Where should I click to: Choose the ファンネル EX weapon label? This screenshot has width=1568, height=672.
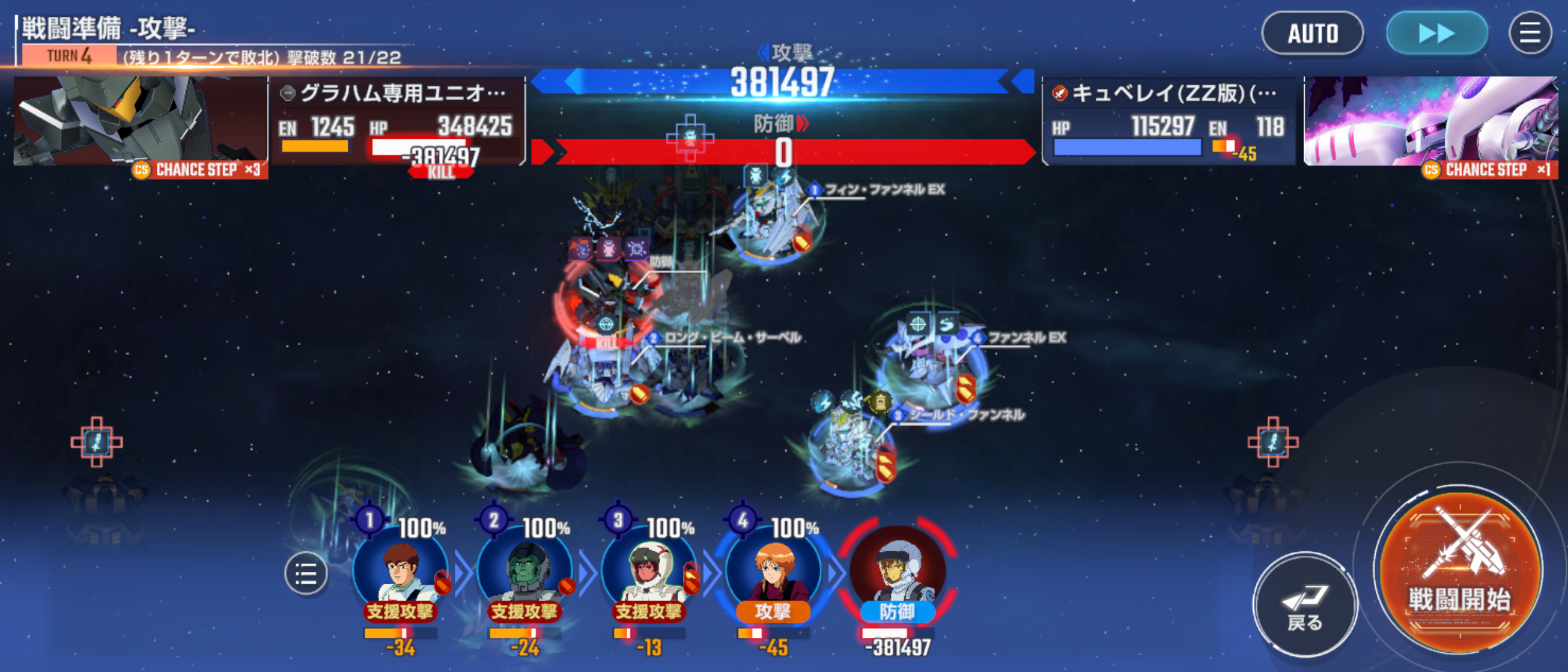tap(1027, 338)
